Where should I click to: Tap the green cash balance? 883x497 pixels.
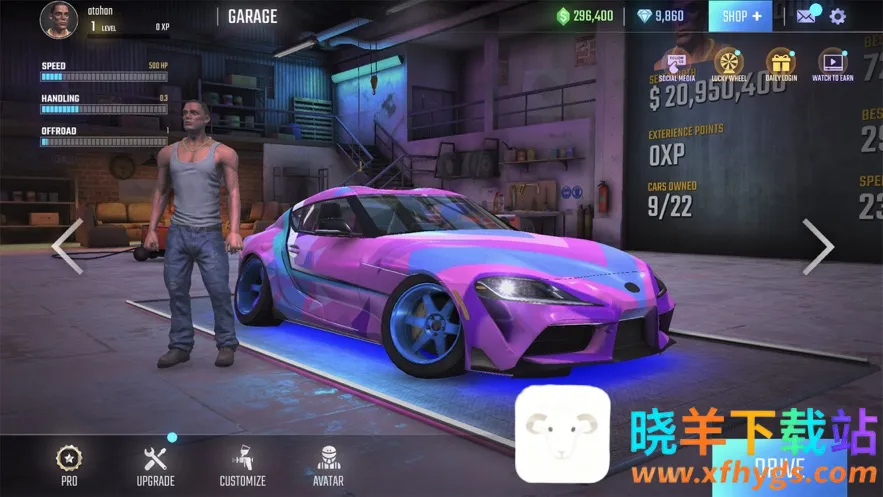click(586, 16)
